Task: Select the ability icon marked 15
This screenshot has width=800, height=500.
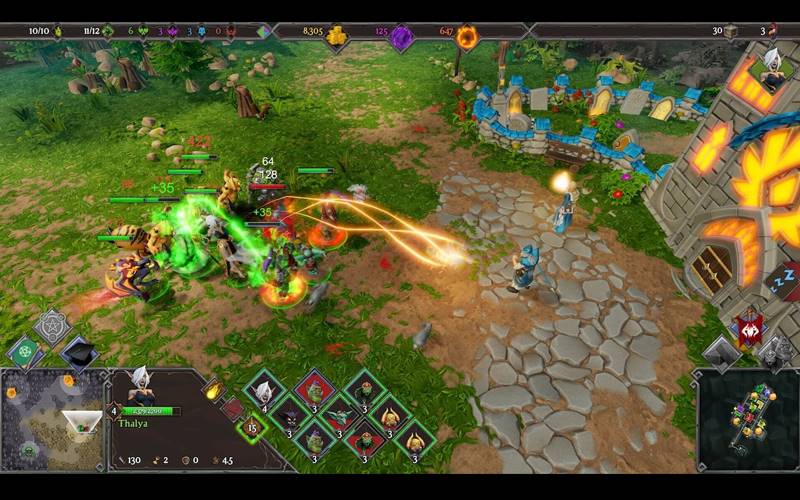Action: [x=250, y=429]
